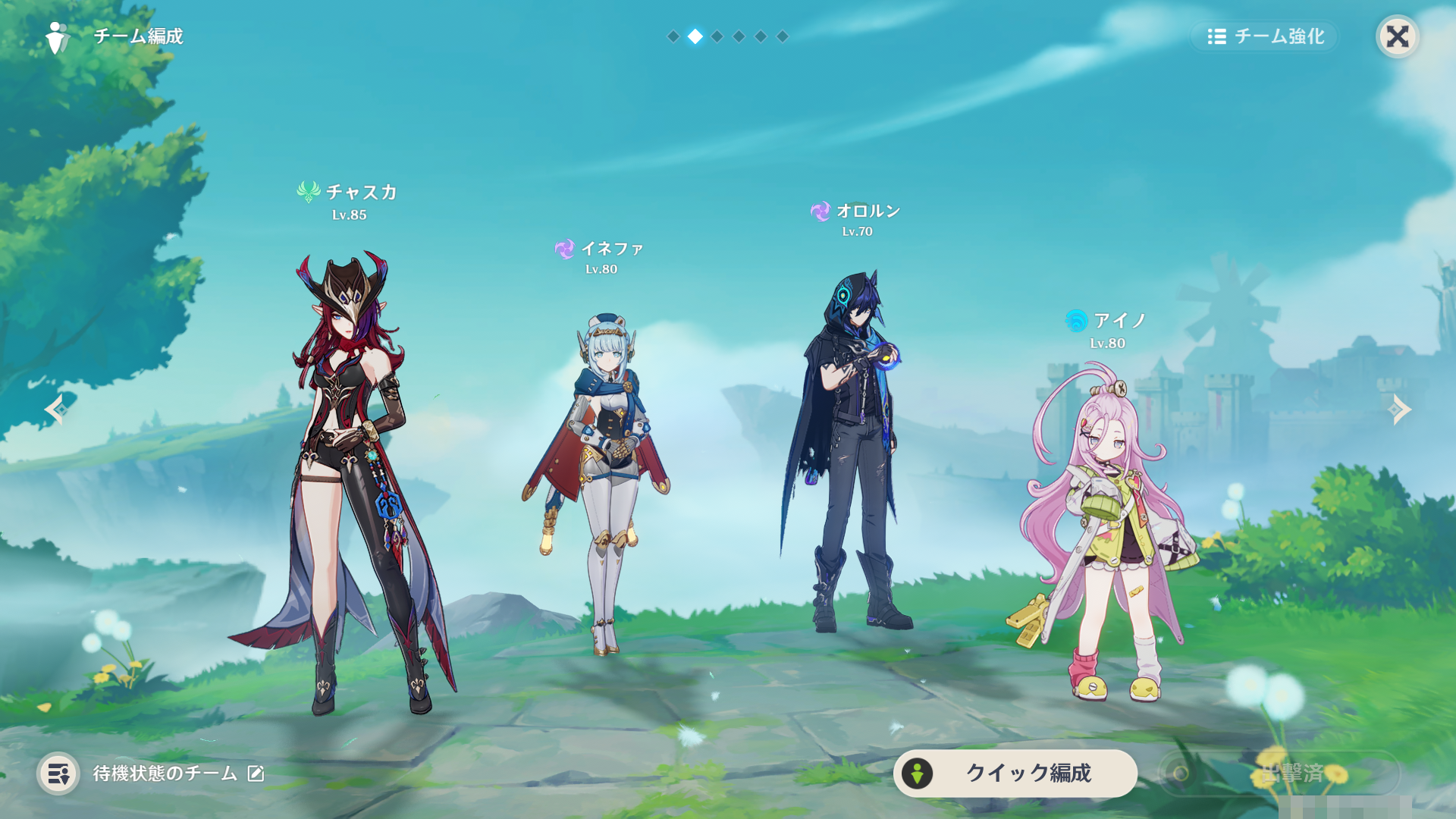Switch to the next team with right arrow
Screen dimensions: 1456x819
click(1399, 409)
